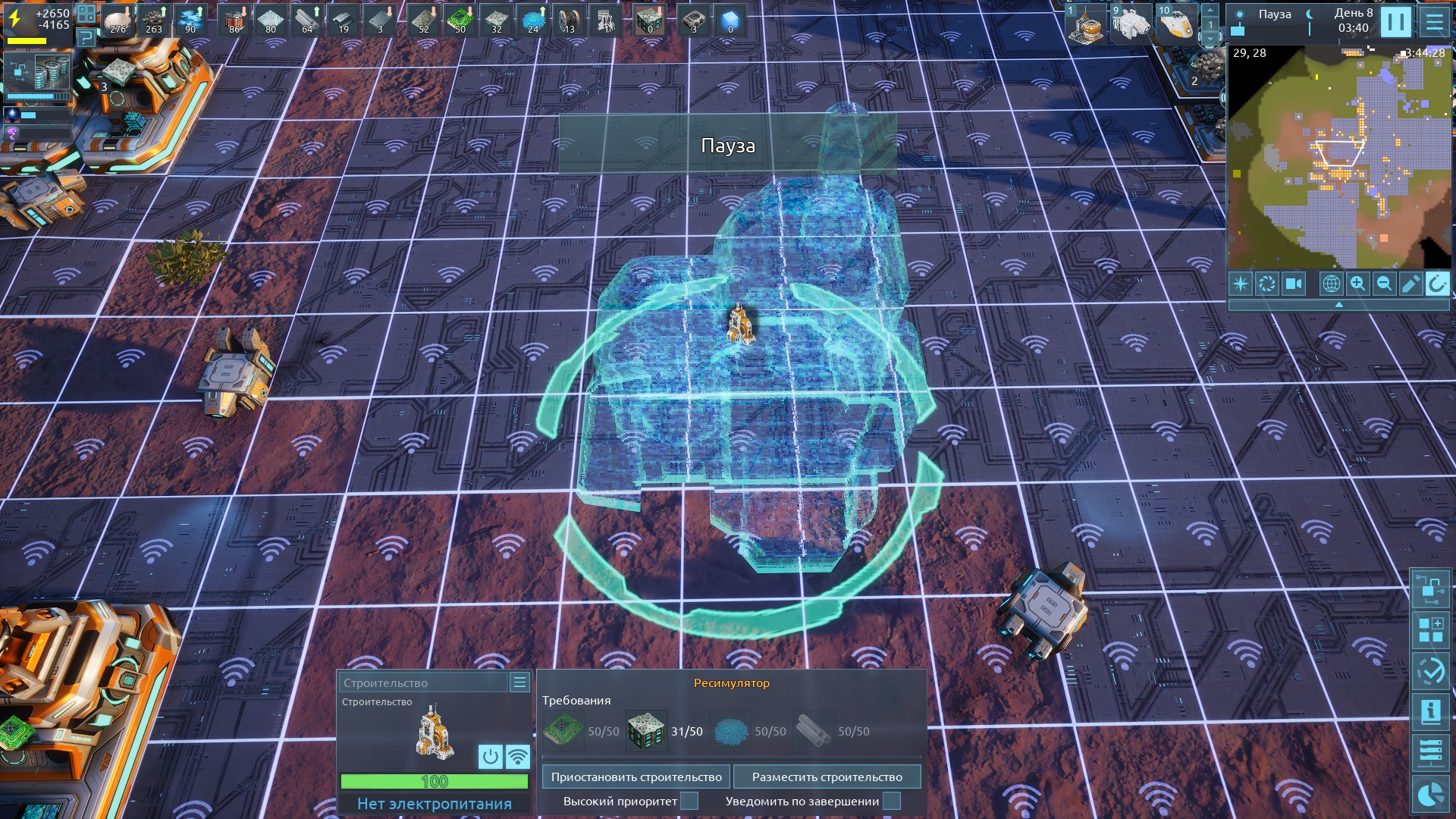Select the green circuit board resource in top bar
1456x819 pixels.
460,20
